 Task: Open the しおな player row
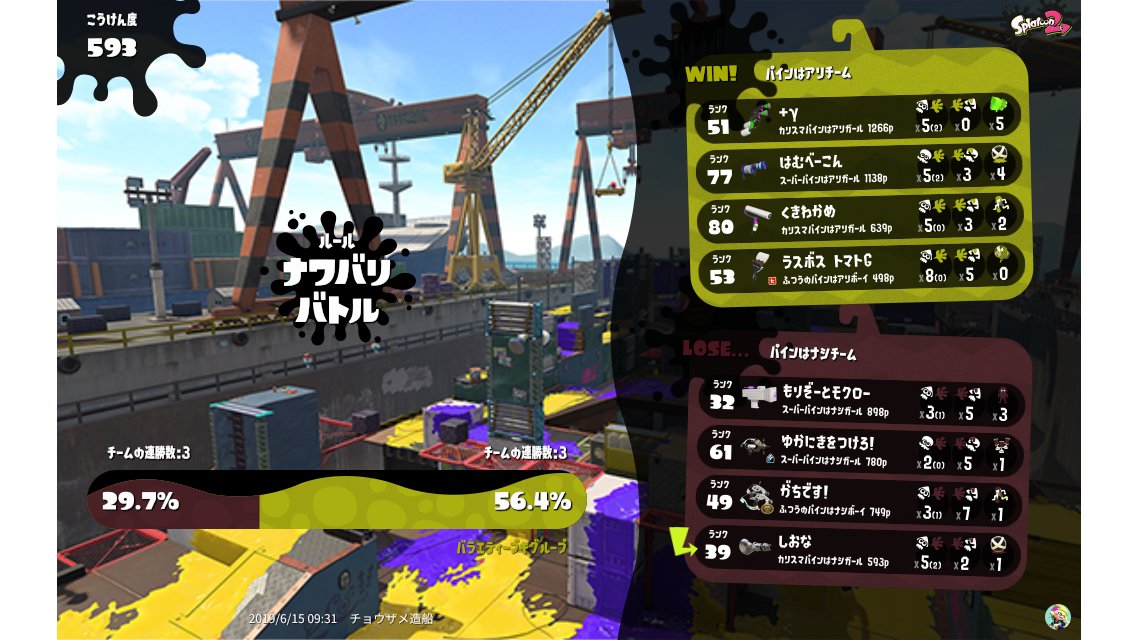pos(858,551)
